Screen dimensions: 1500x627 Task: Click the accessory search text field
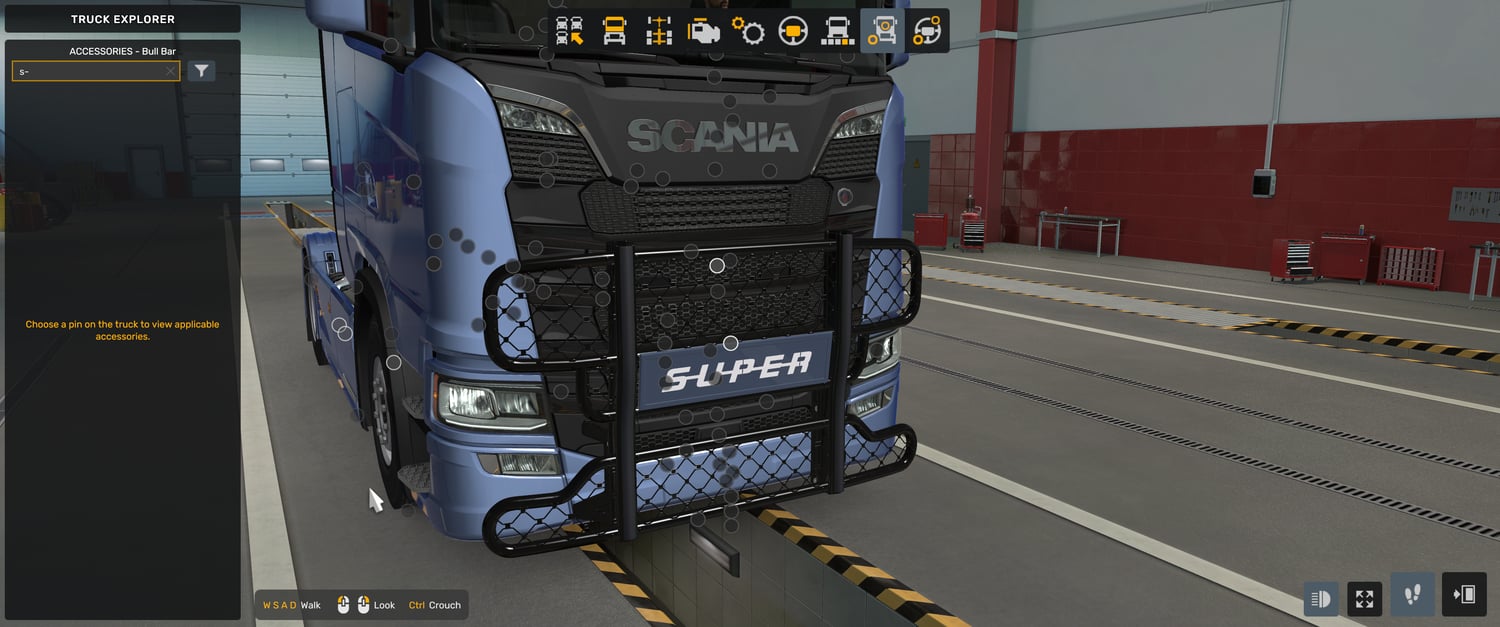click(x=88, y=71)
